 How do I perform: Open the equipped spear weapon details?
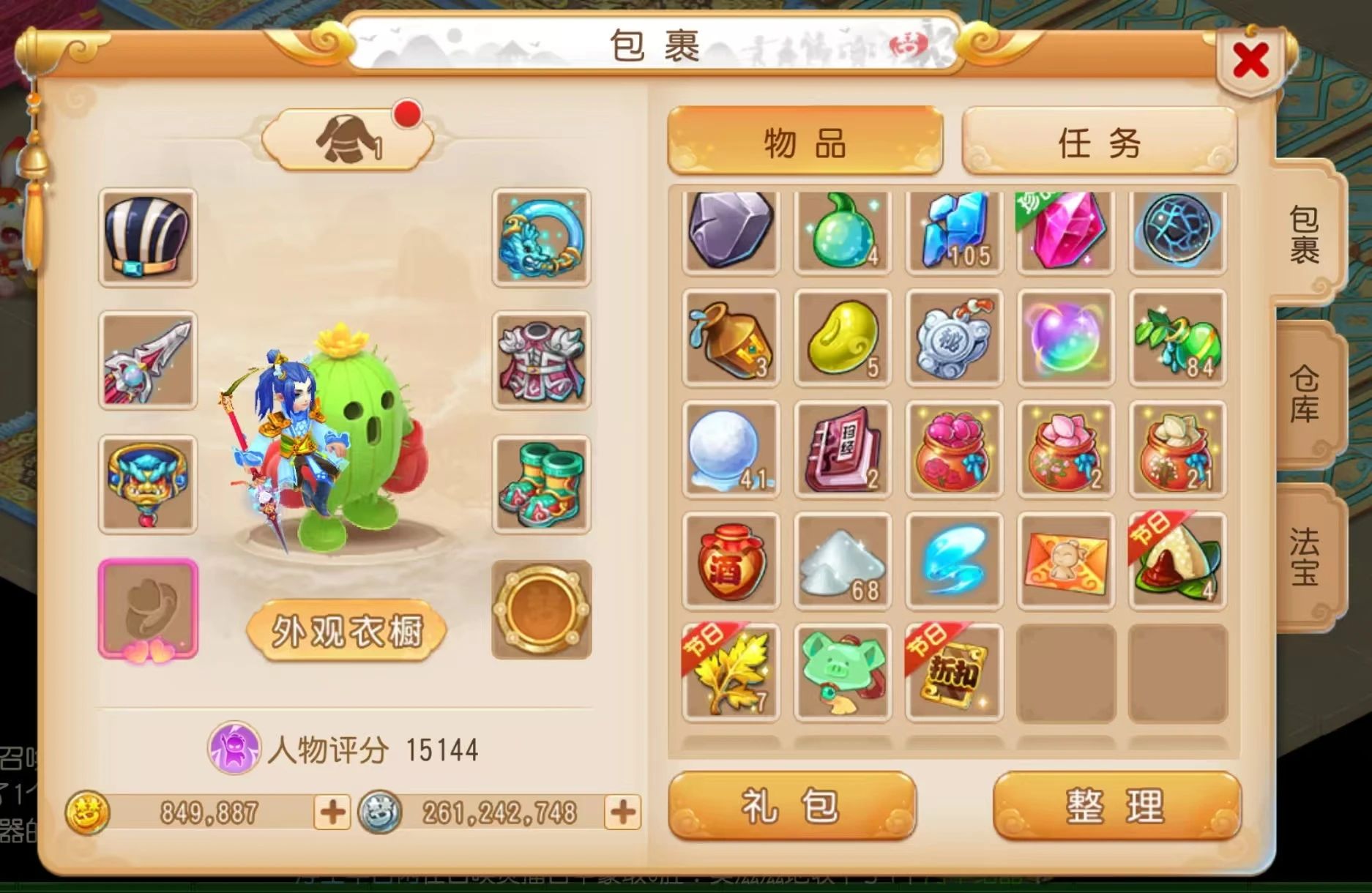pyautogui.click(x=146, y=359)
